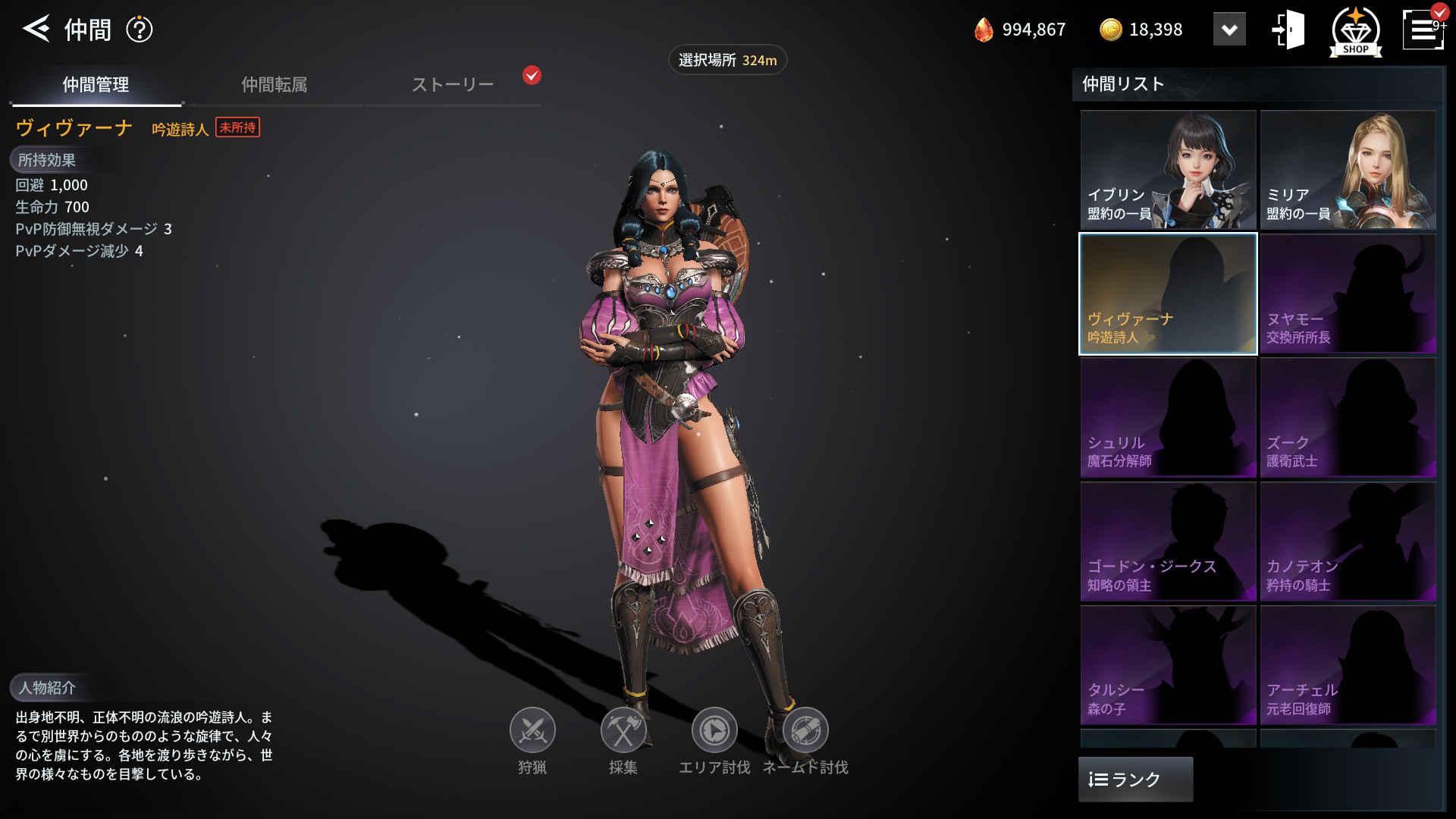Pick ヌヤモー 交換所所長 from the list
Viewport: 1456px width, 819px height.
(1348, 293)
